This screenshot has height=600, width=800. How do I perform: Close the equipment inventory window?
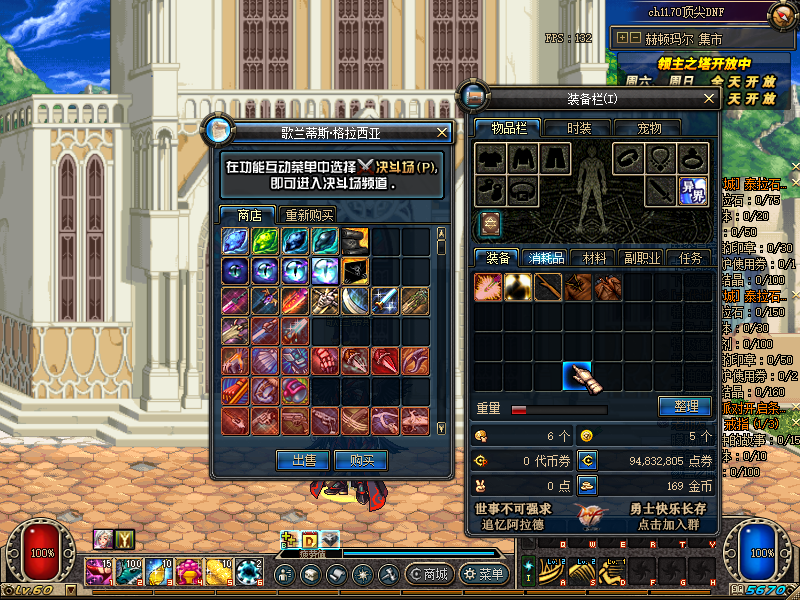[x=709, y=98]
